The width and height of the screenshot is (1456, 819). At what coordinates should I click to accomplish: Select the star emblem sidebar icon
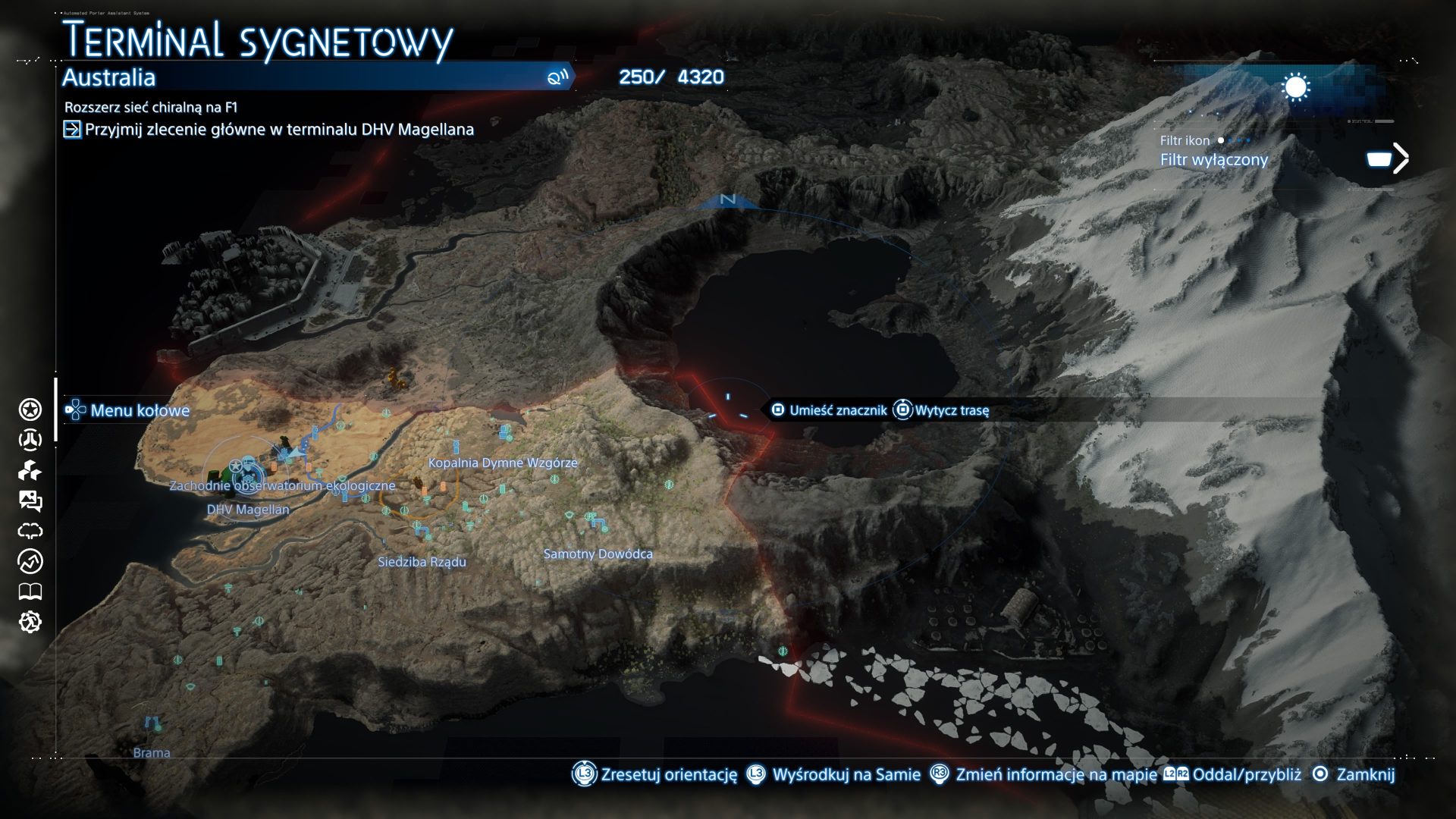pos(30,410)
